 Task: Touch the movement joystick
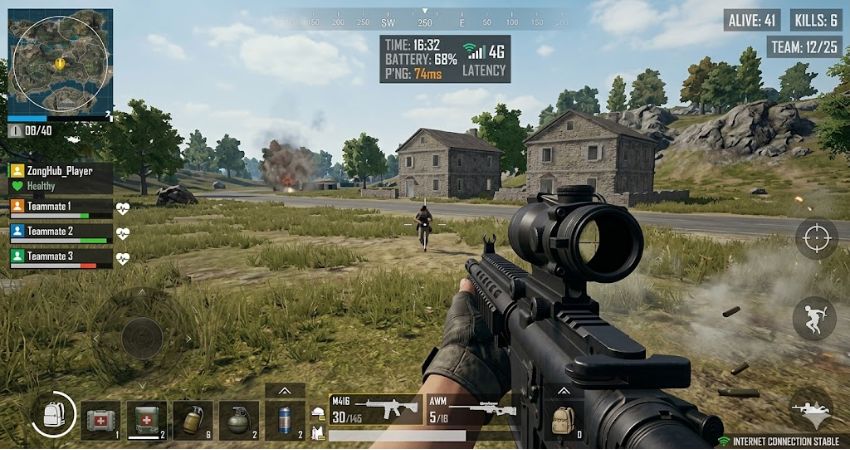tap(142, 337)
